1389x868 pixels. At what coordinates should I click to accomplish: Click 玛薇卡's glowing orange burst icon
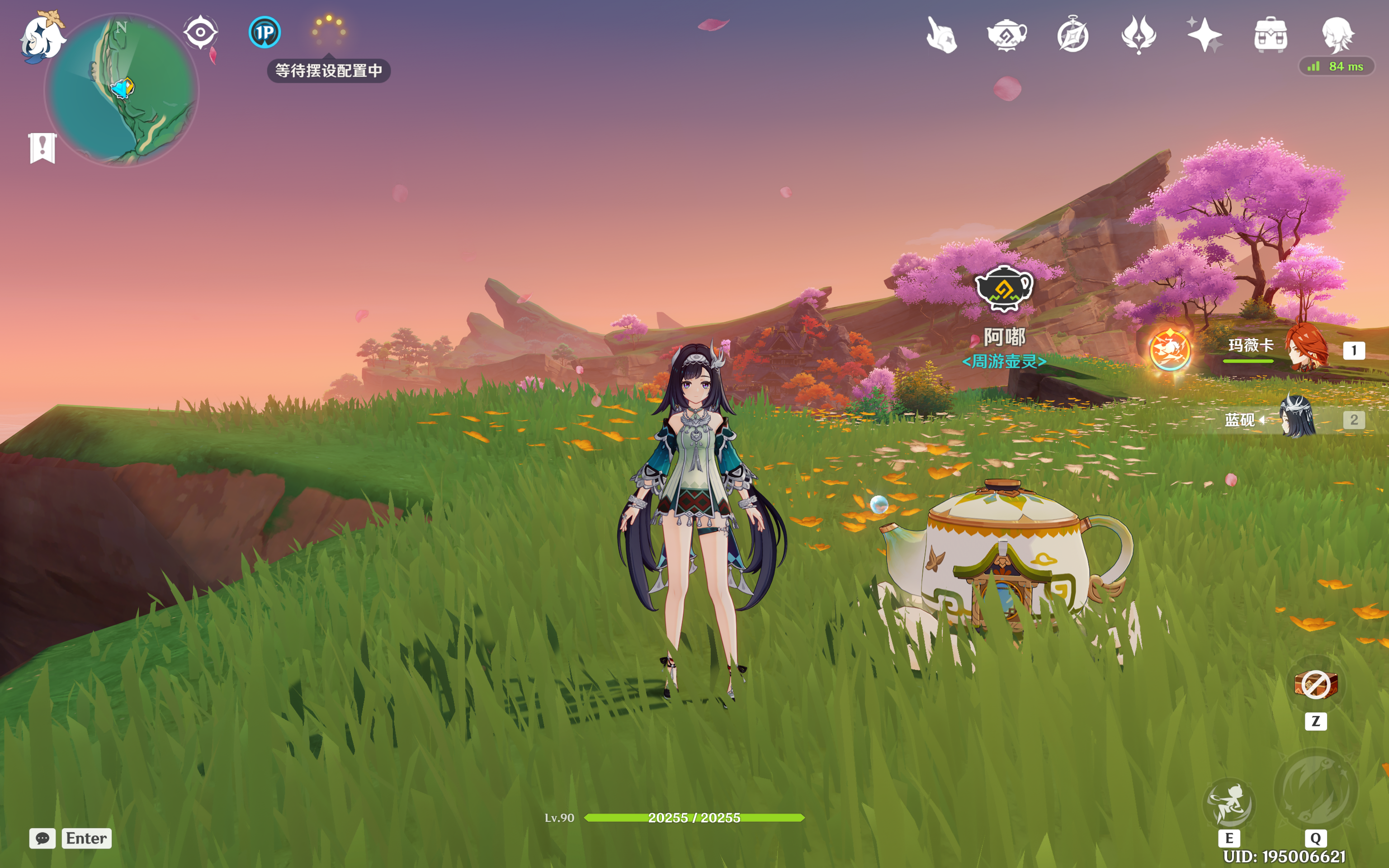click(1170, 349)
